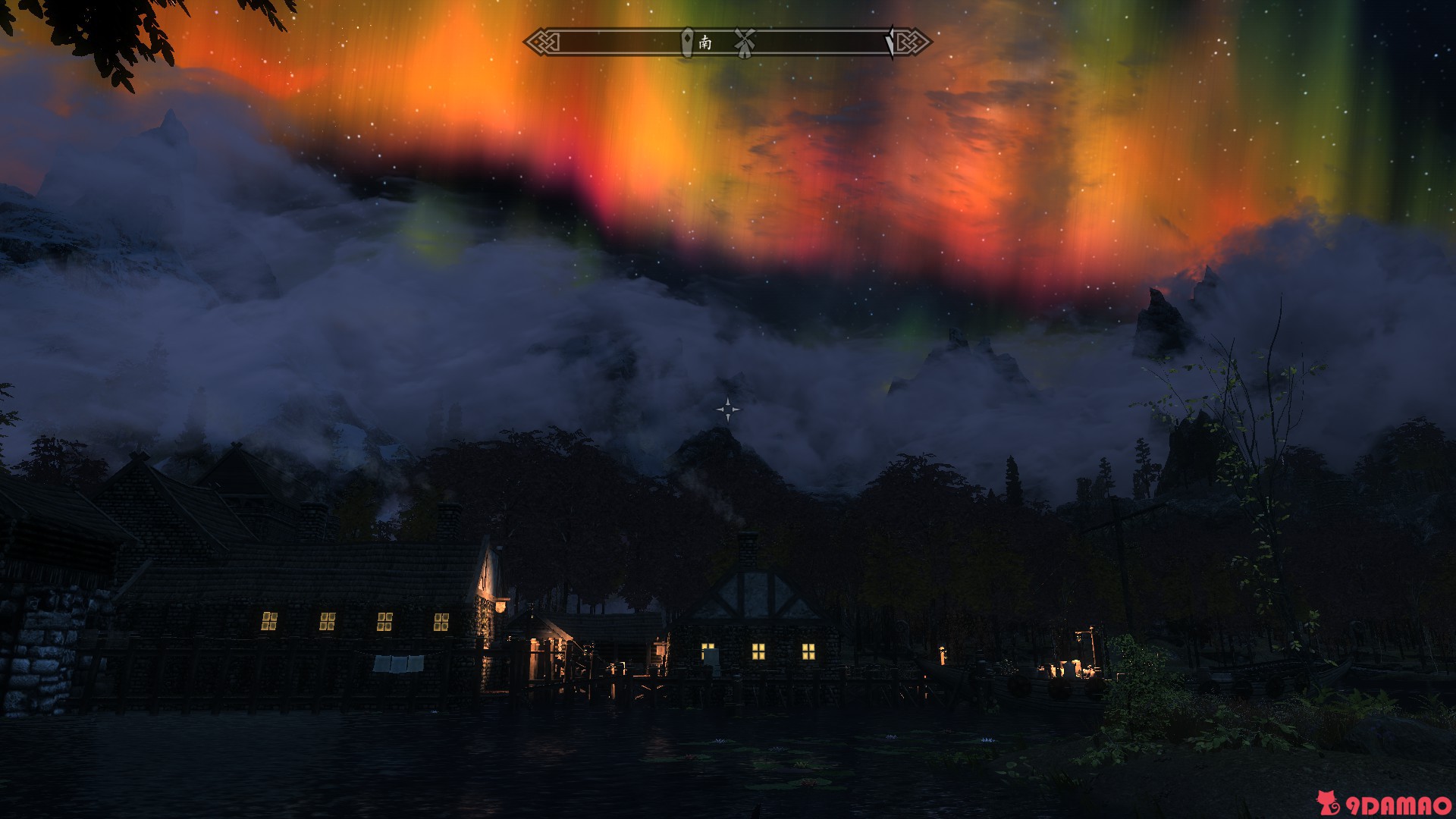Select the standing stone marker on the compass
Screen dimensions: 1456x819
point(687,42)
